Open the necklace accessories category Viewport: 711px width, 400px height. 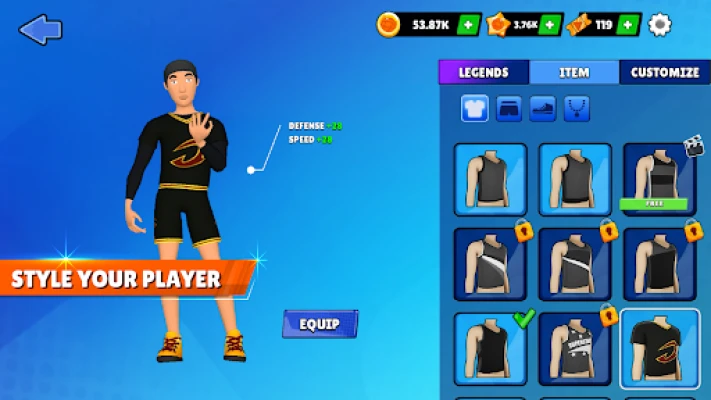577,108
